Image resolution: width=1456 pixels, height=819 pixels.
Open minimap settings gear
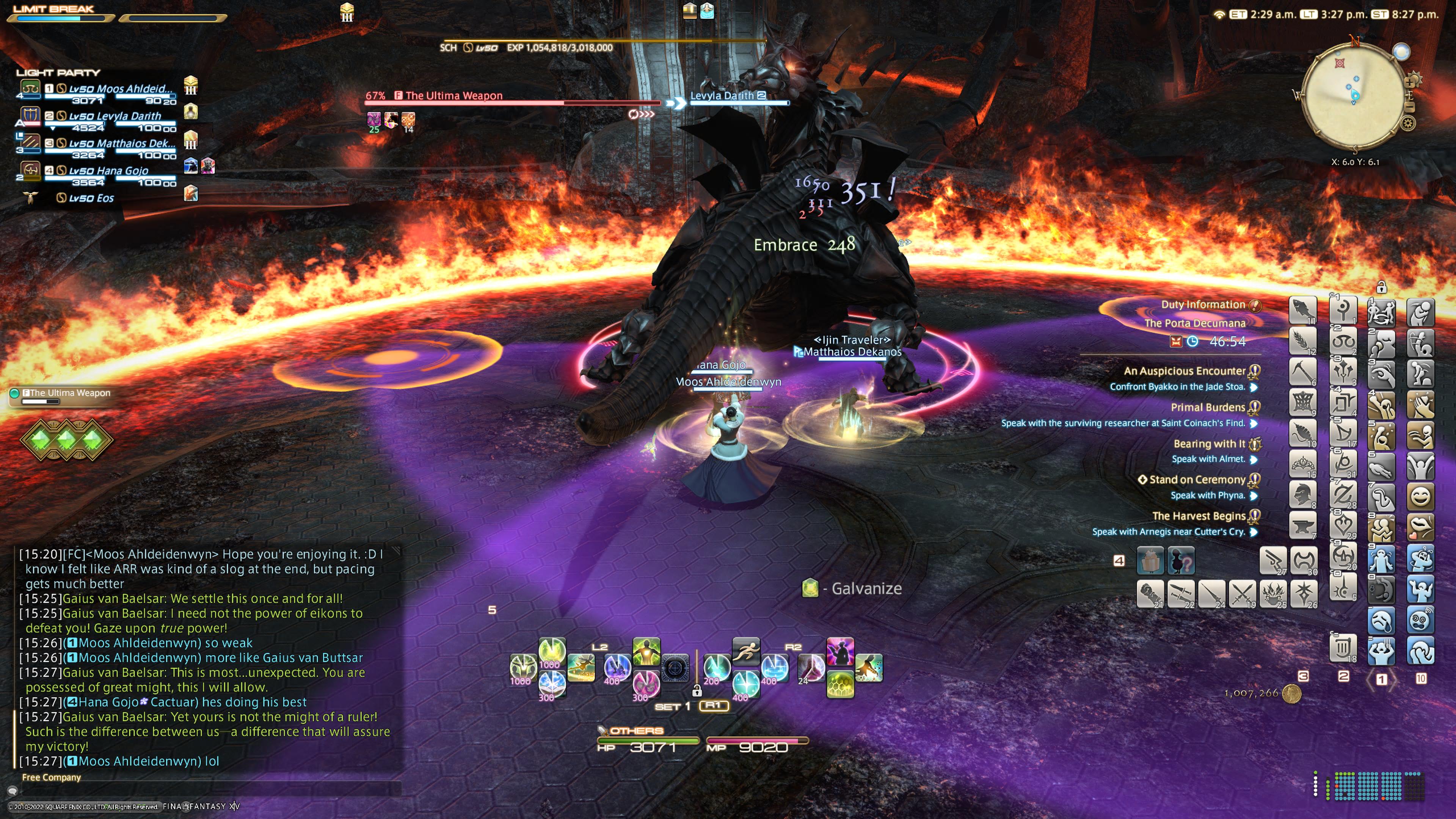1408,122
